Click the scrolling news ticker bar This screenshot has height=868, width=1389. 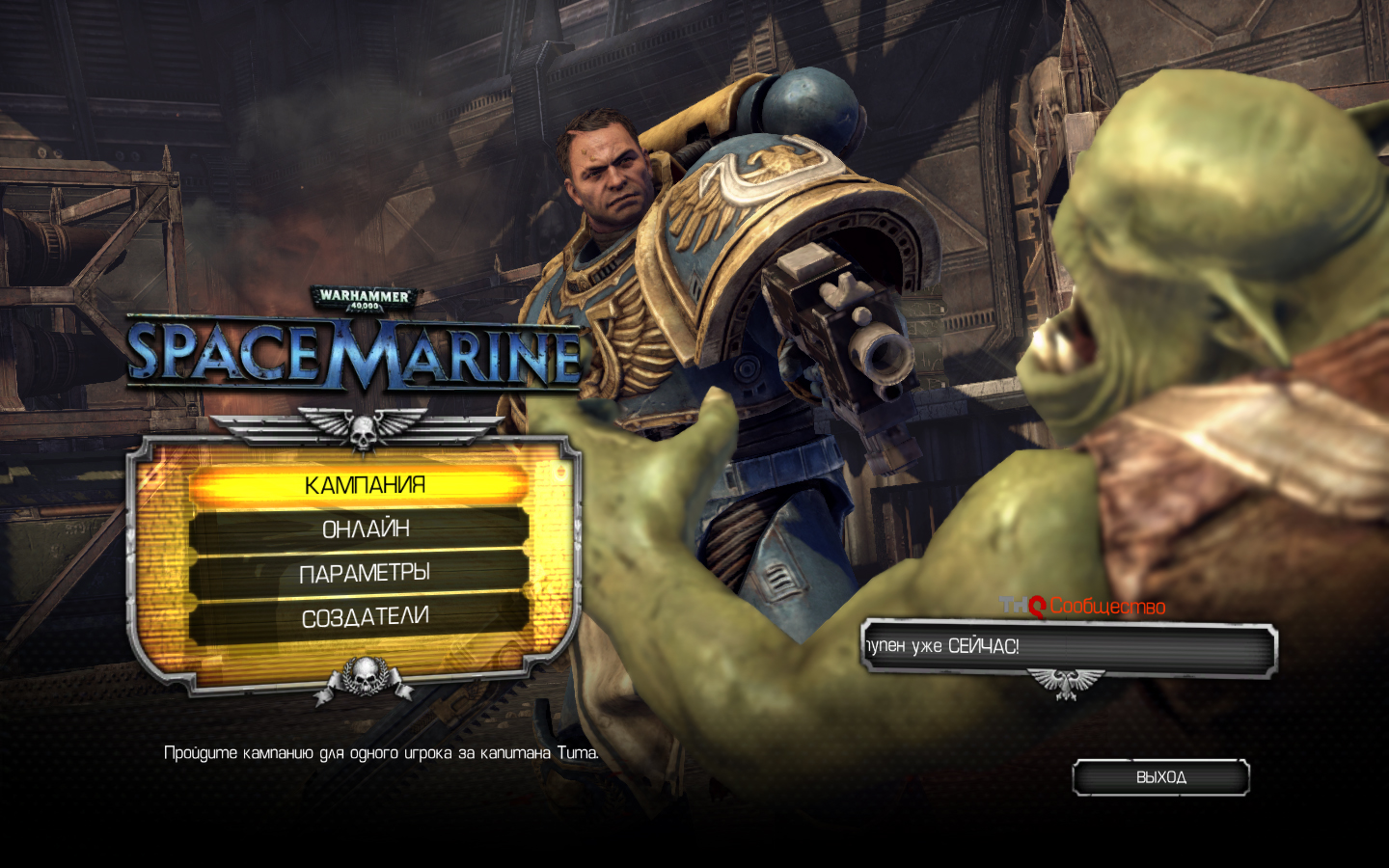coord(1069,647)
